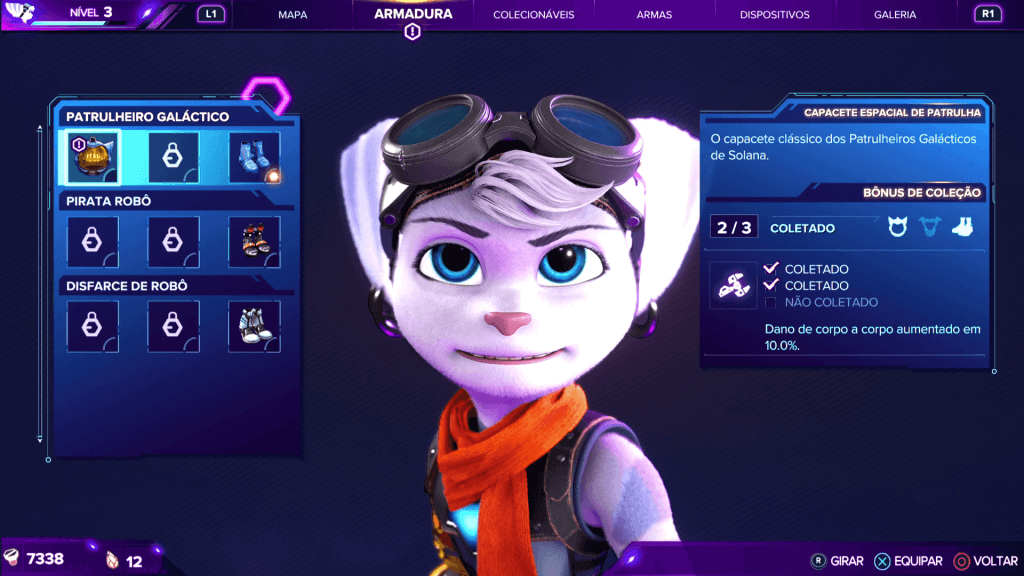Go to the Colecionáveis tab
The image size is (1024, 576).
coord(533,15)
